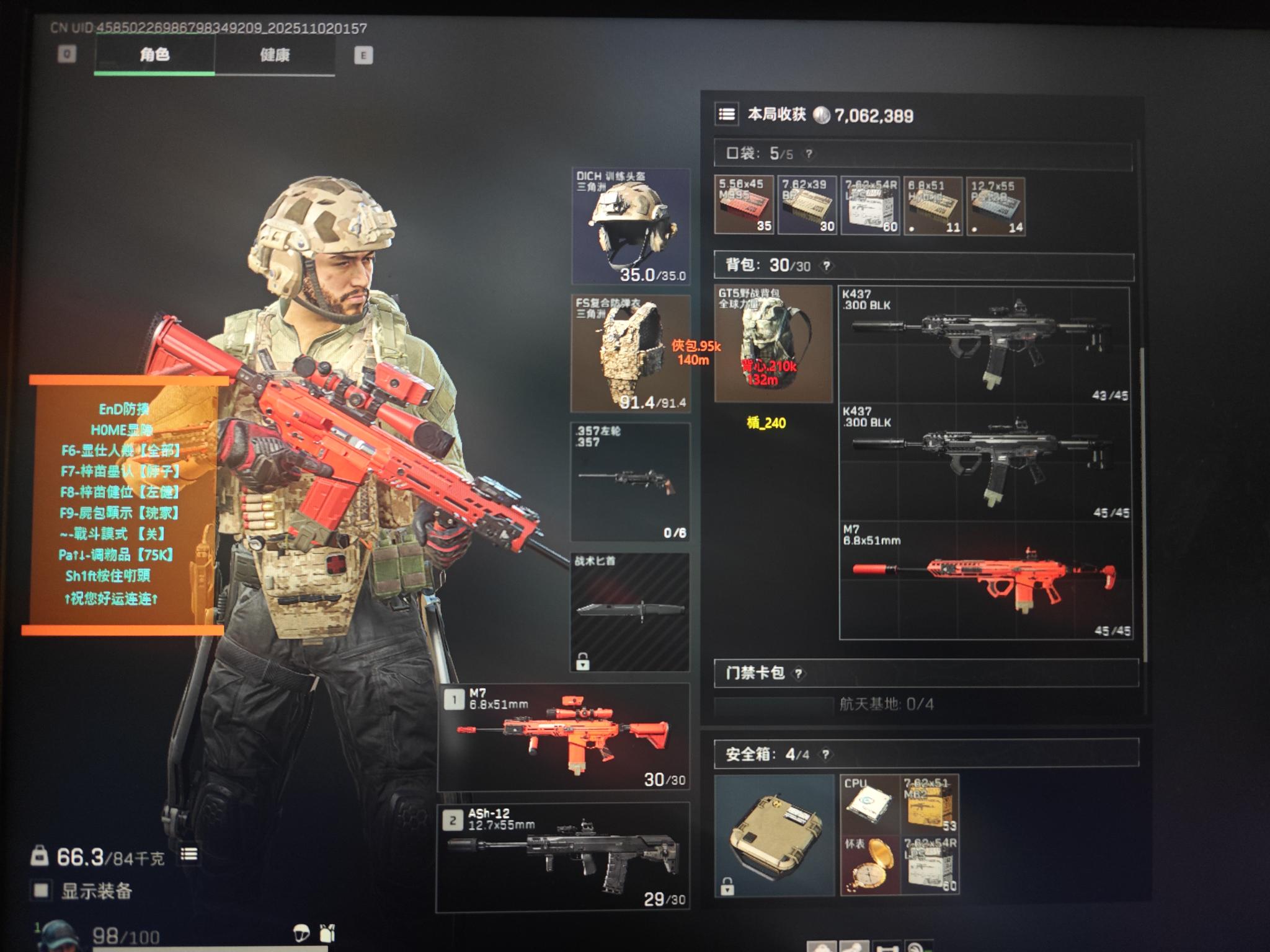
Task: Choose the tactical knife slot
Action: tap(630, 611)
